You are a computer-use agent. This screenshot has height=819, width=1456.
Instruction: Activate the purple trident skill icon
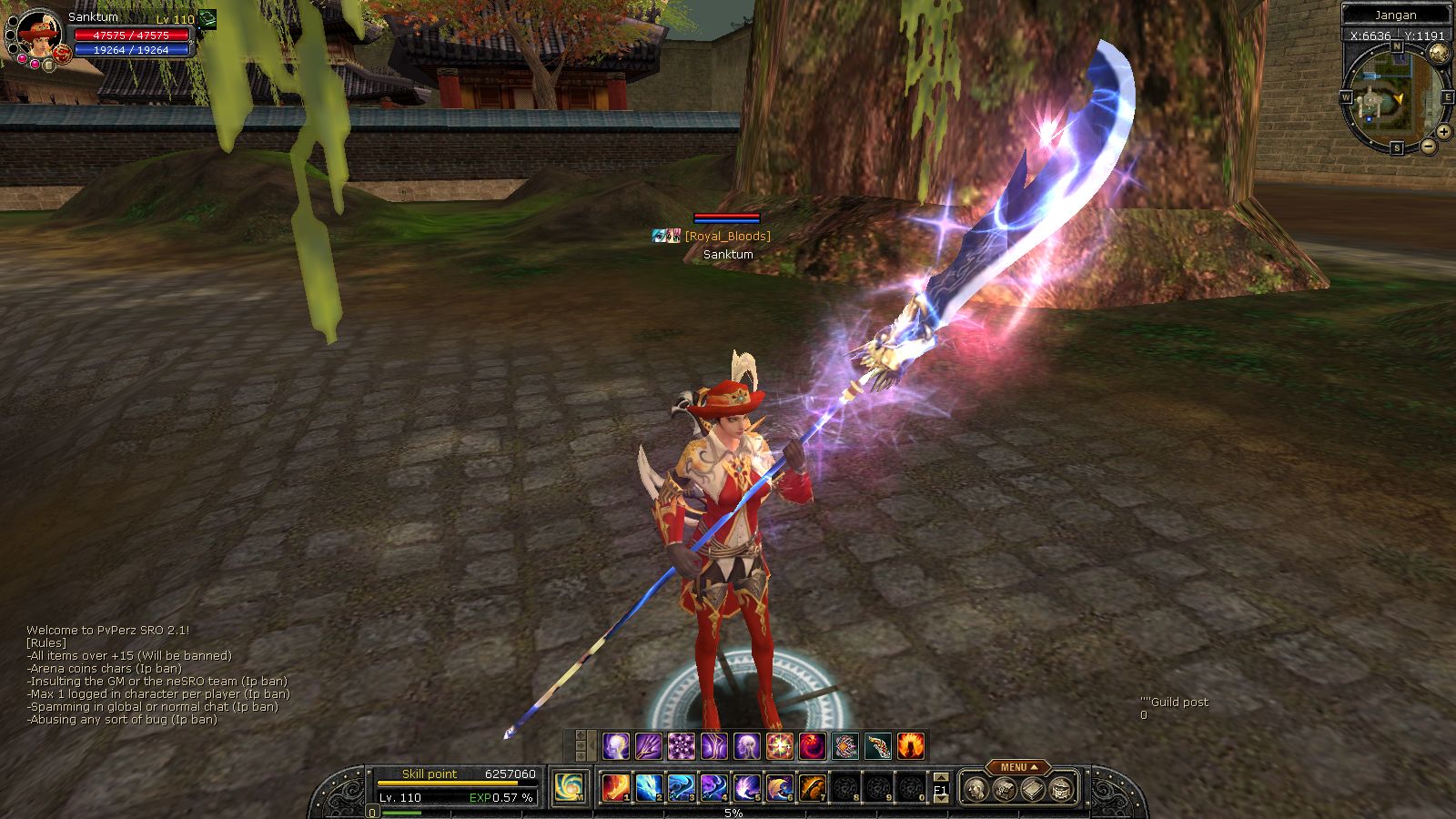649,746
